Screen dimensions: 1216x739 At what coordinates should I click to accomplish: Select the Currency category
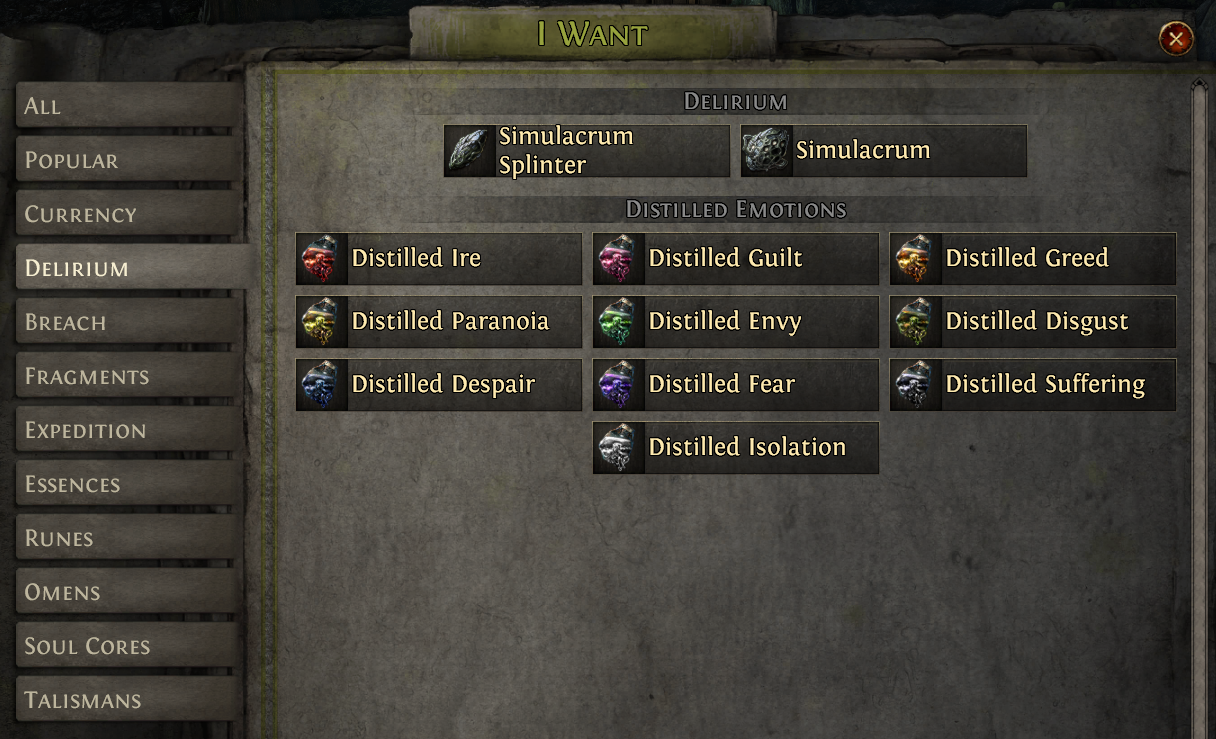click(128, 214)
